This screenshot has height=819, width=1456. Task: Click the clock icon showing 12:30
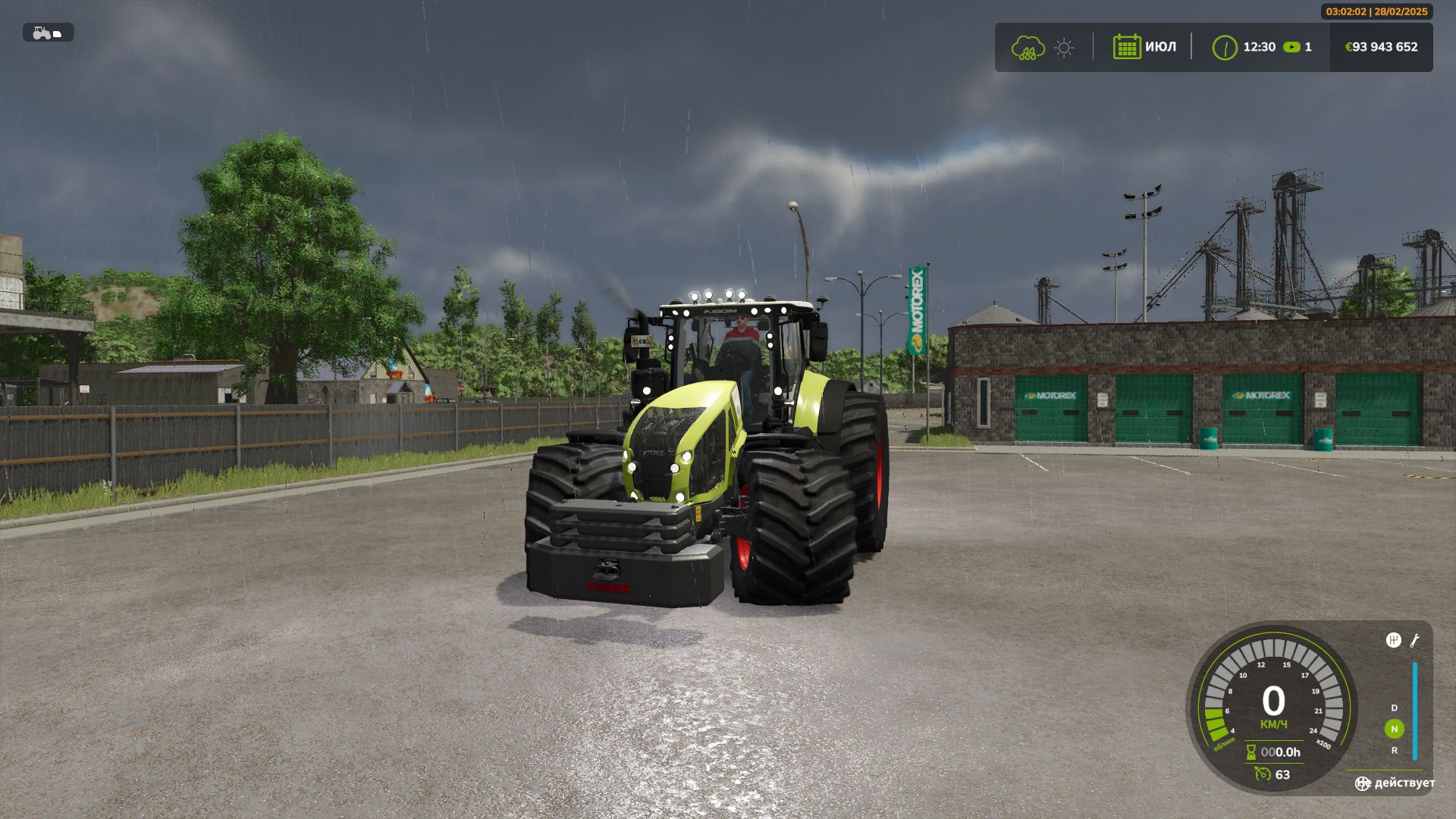pos(1226,47)
